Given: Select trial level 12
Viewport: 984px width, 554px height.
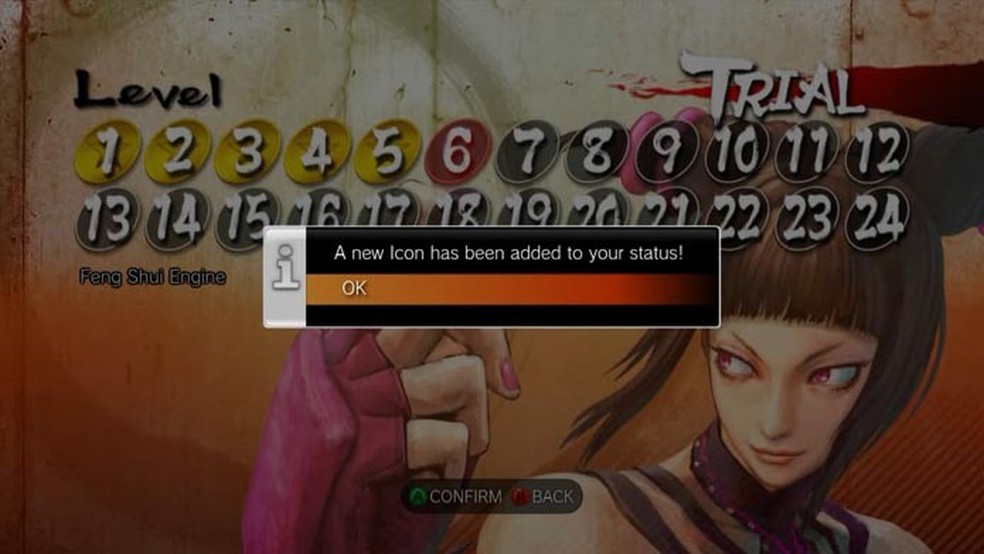Looking at the screenshot, I should [877, 153].
